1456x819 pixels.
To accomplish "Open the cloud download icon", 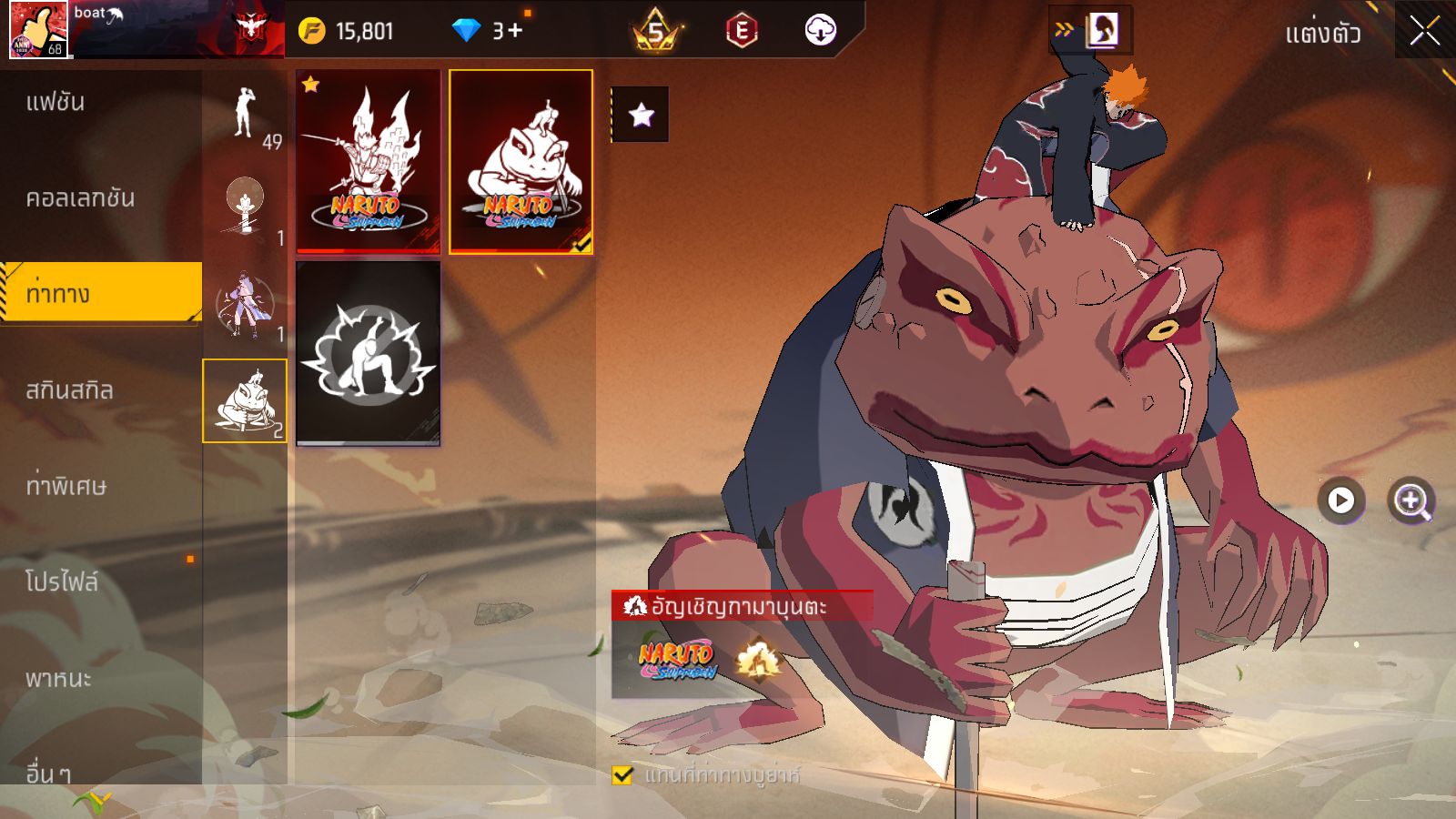I will [x=820, y=31].
